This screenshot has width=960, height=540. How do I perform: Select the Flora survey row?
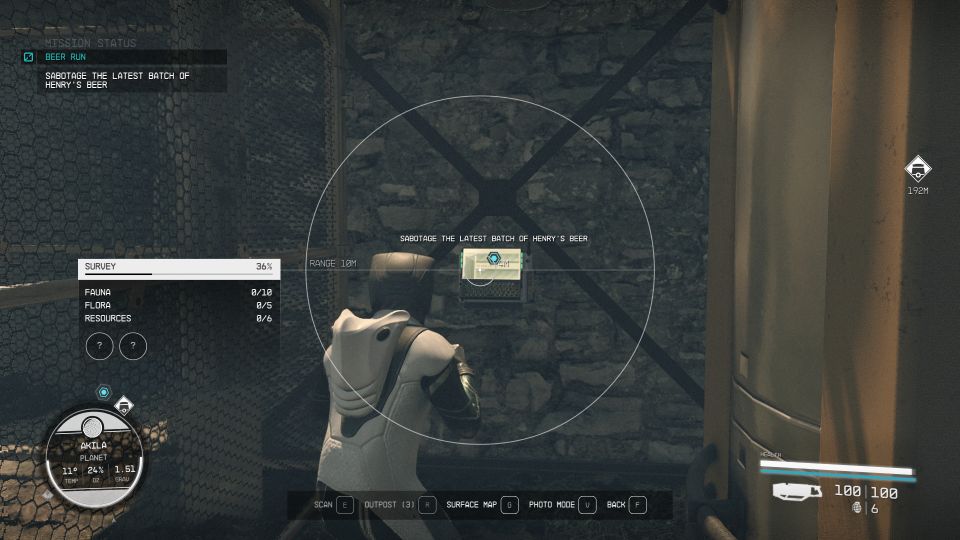(178, 305)
